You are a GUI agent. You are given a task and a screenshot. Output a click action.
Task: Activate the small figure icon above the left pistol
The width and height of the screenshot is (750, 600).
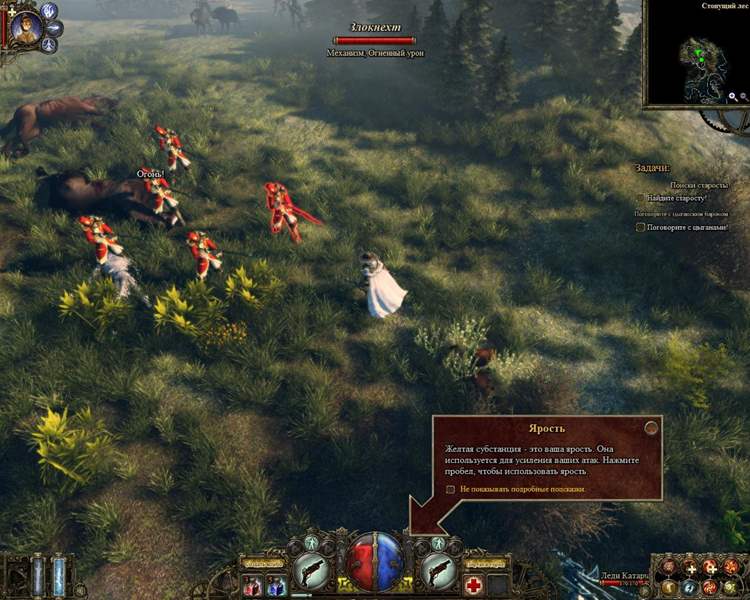click(x=313, y=543)
